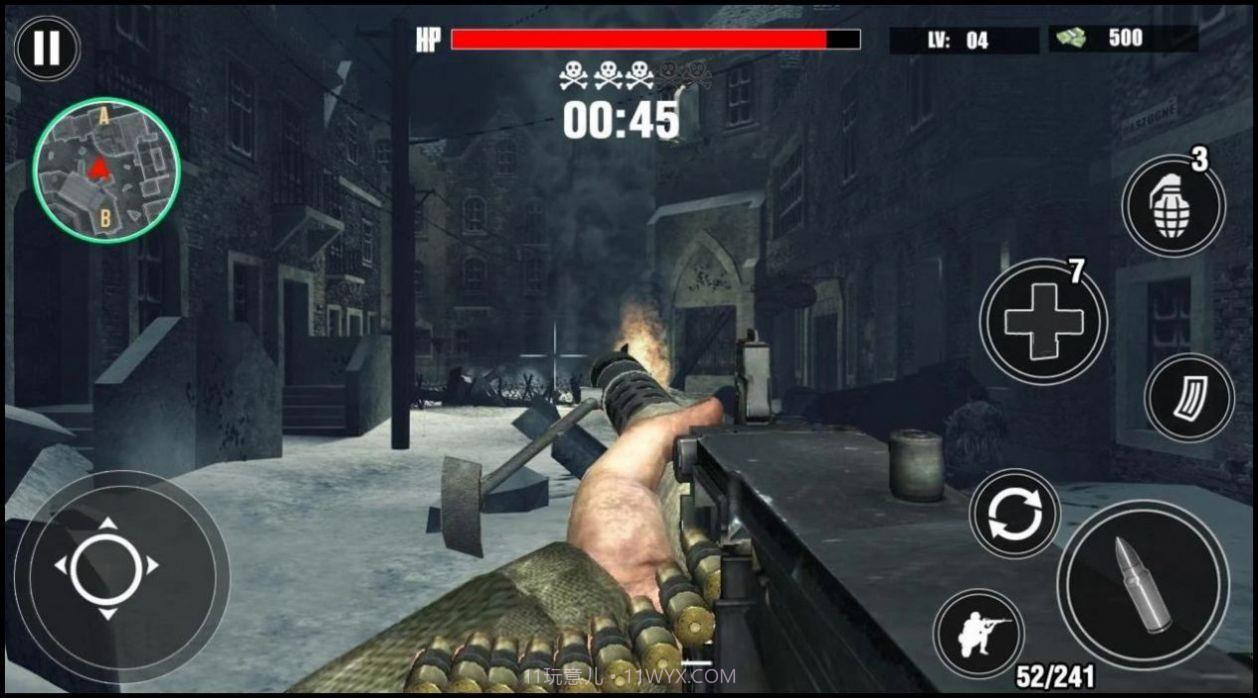Tap the movement joystick pad
This screenshot has width=1258, height=698.
(107, 568)
